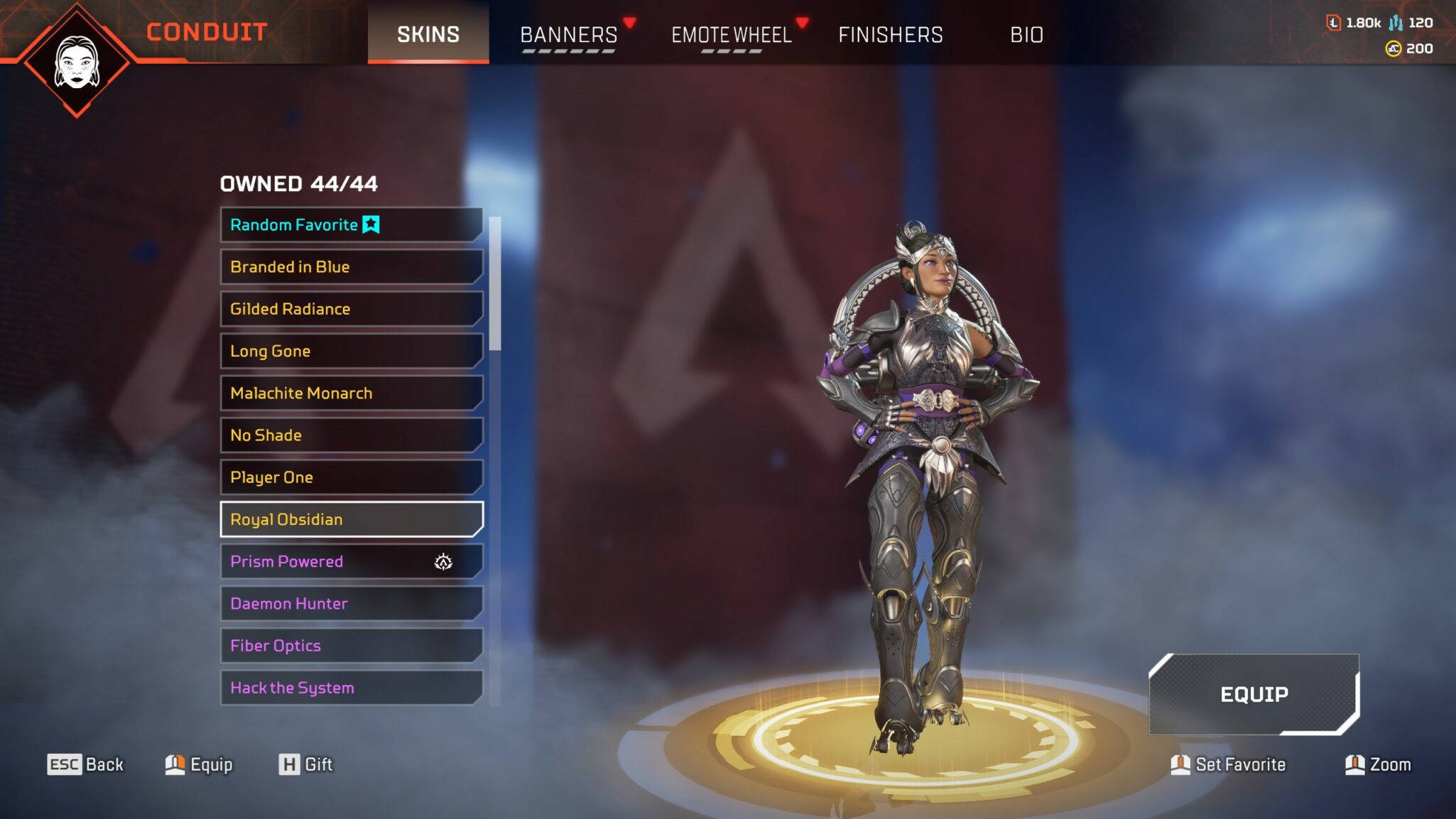Image resolution: width=1456 pixels, height=819 pixels.
Task: Open Conduit's Bio tab
Action: (1026, 35)
